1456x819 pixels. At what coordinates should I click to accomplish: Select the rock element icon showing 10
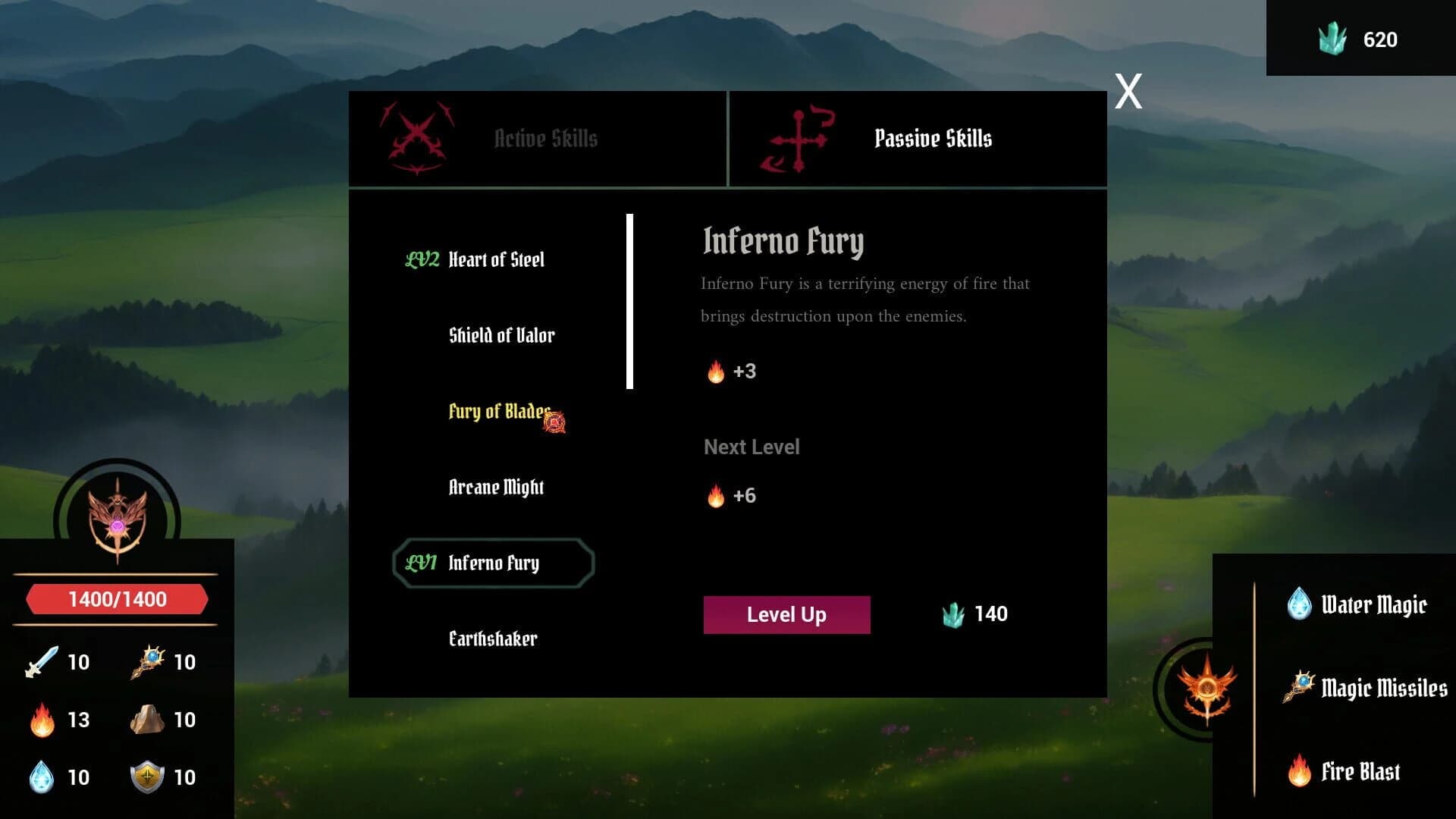click(x=149, y=720)
